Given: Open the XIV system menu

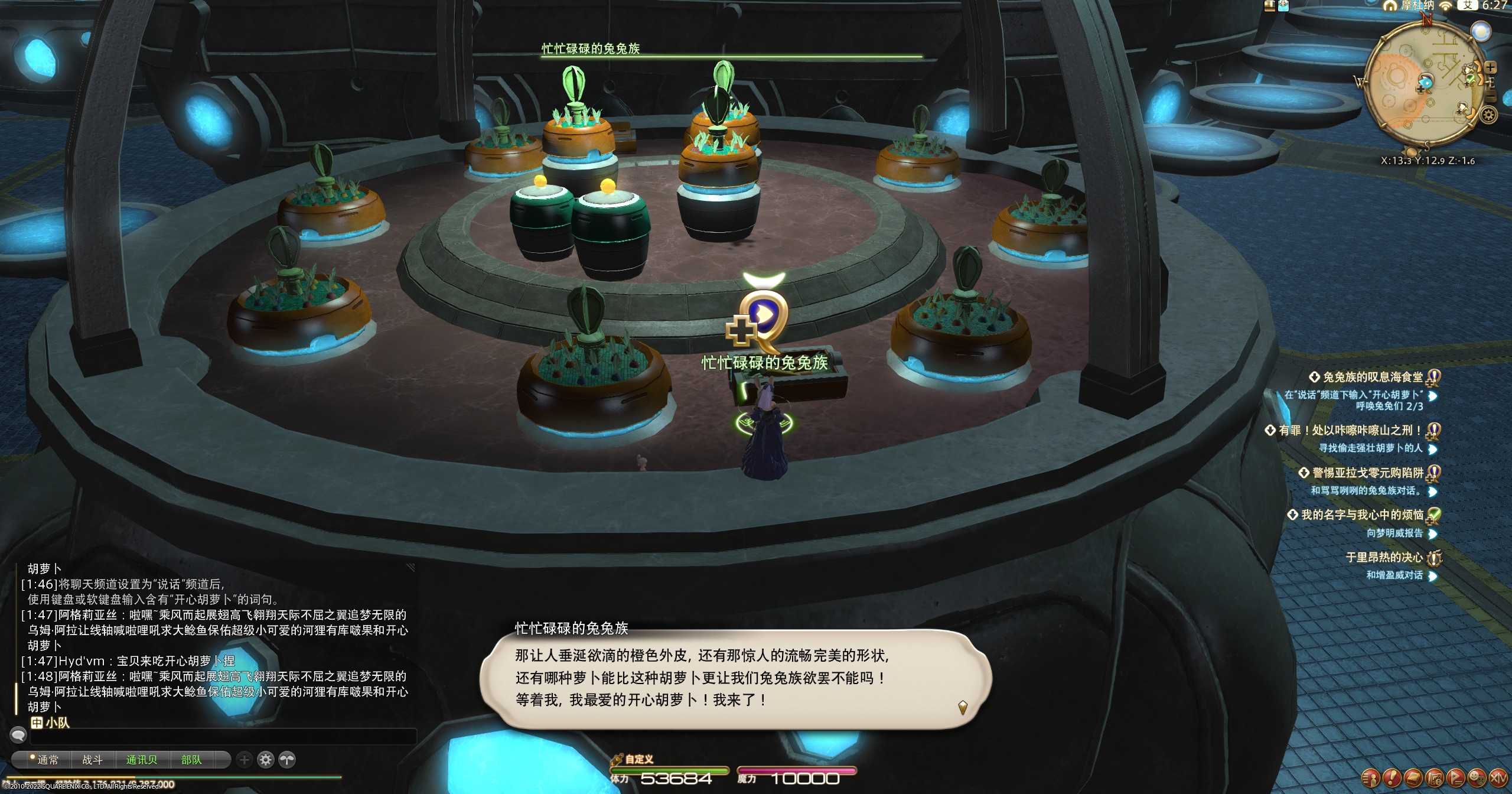Looking at the screenshot, I should 1497,777.
